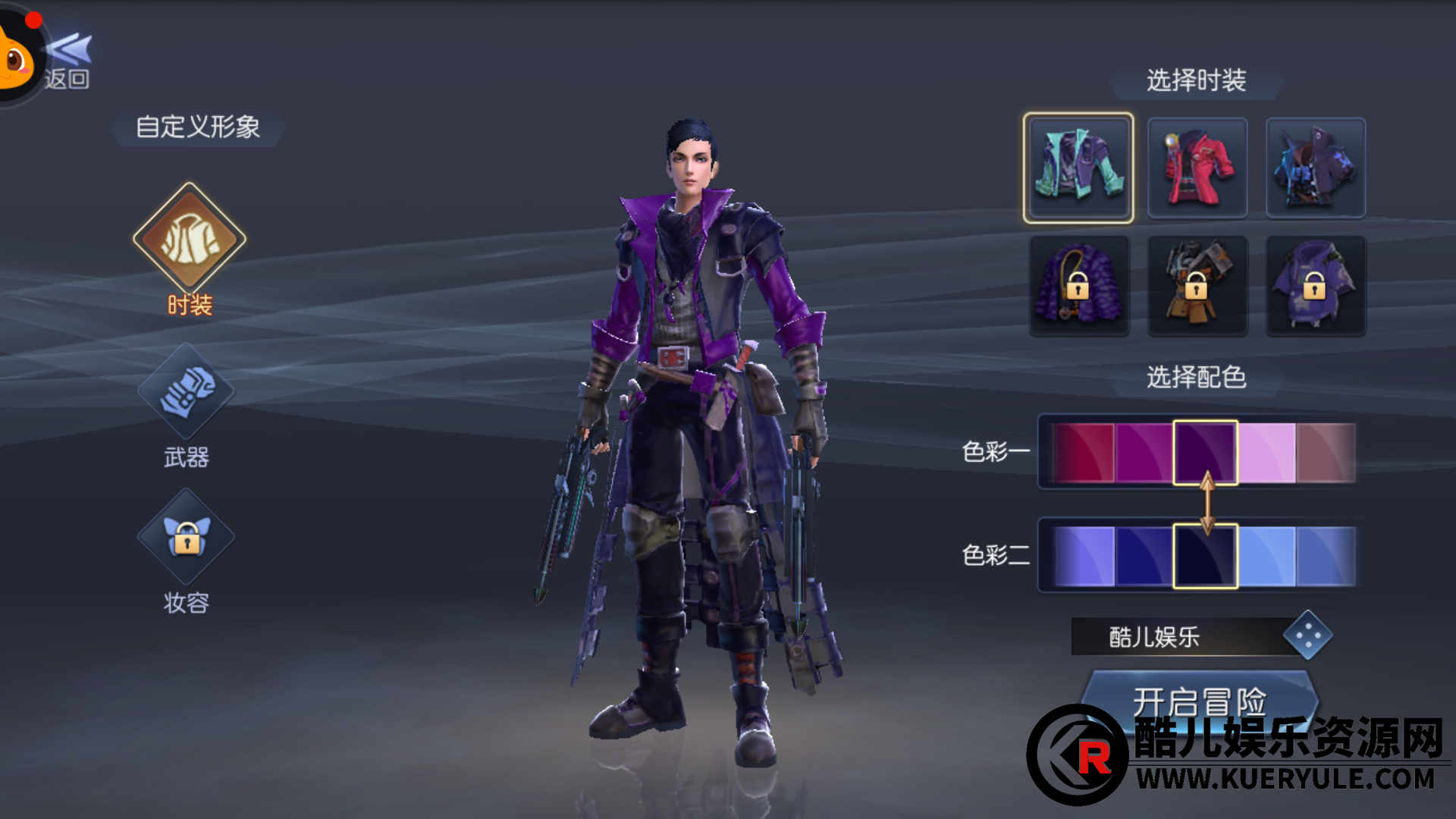Click the locked purple fur coat outfit
The image size is (1456, 819).
pyautogui.click(x=1078, y=286)
